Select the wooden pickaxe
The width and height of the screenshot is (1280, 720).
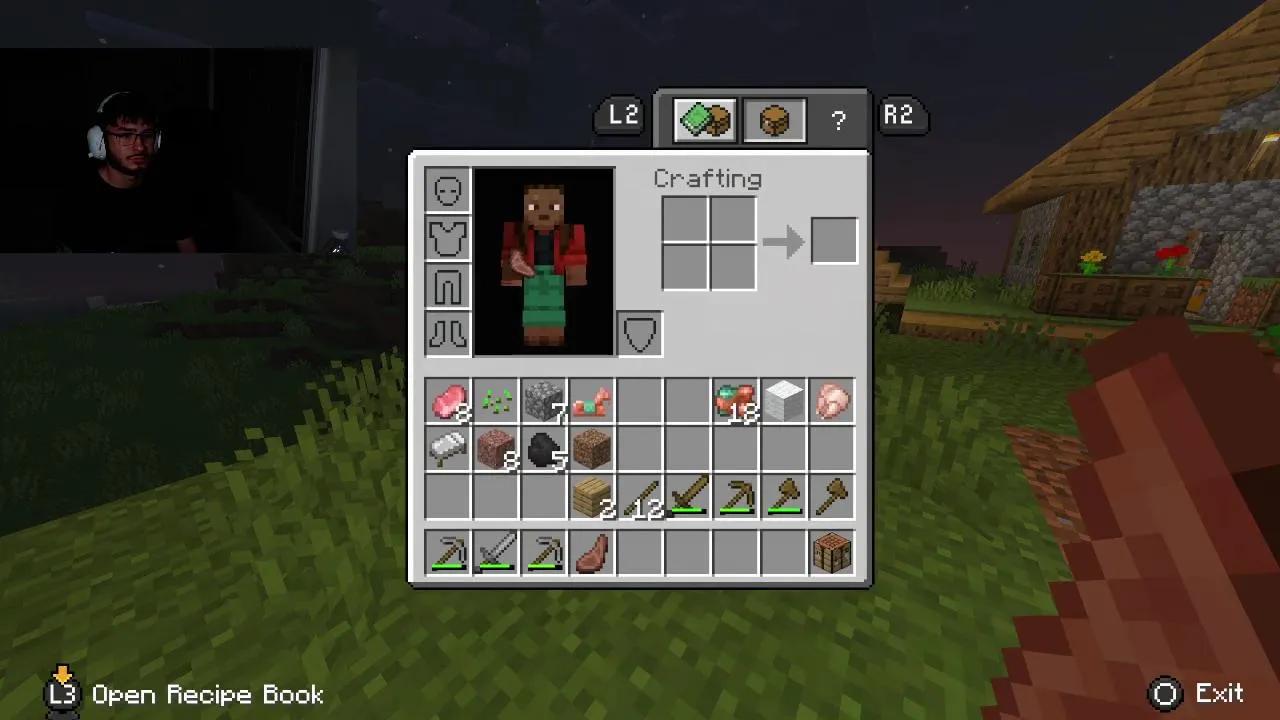click(x=736, y=497)
